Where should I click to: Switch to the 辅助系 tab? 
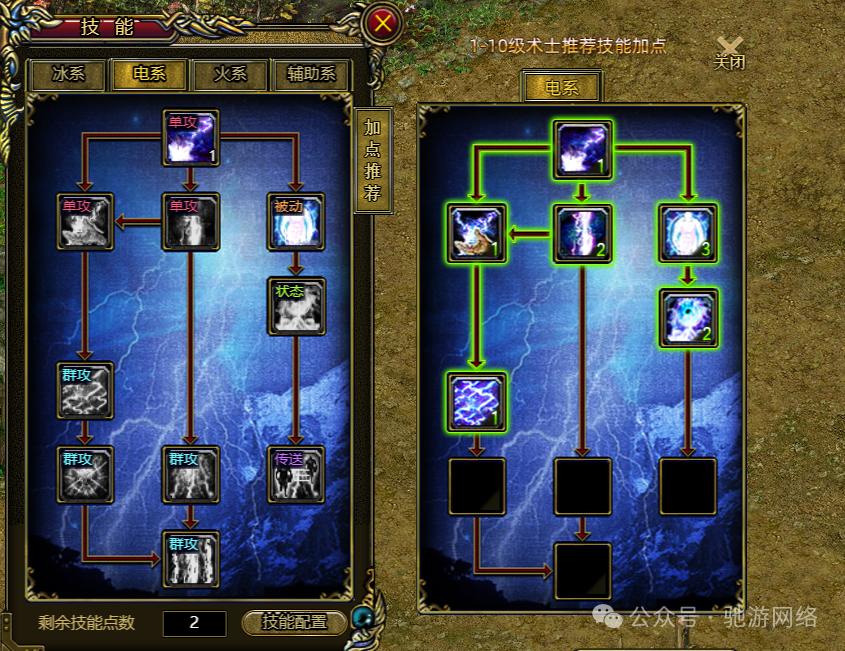[x=310, y=75]
